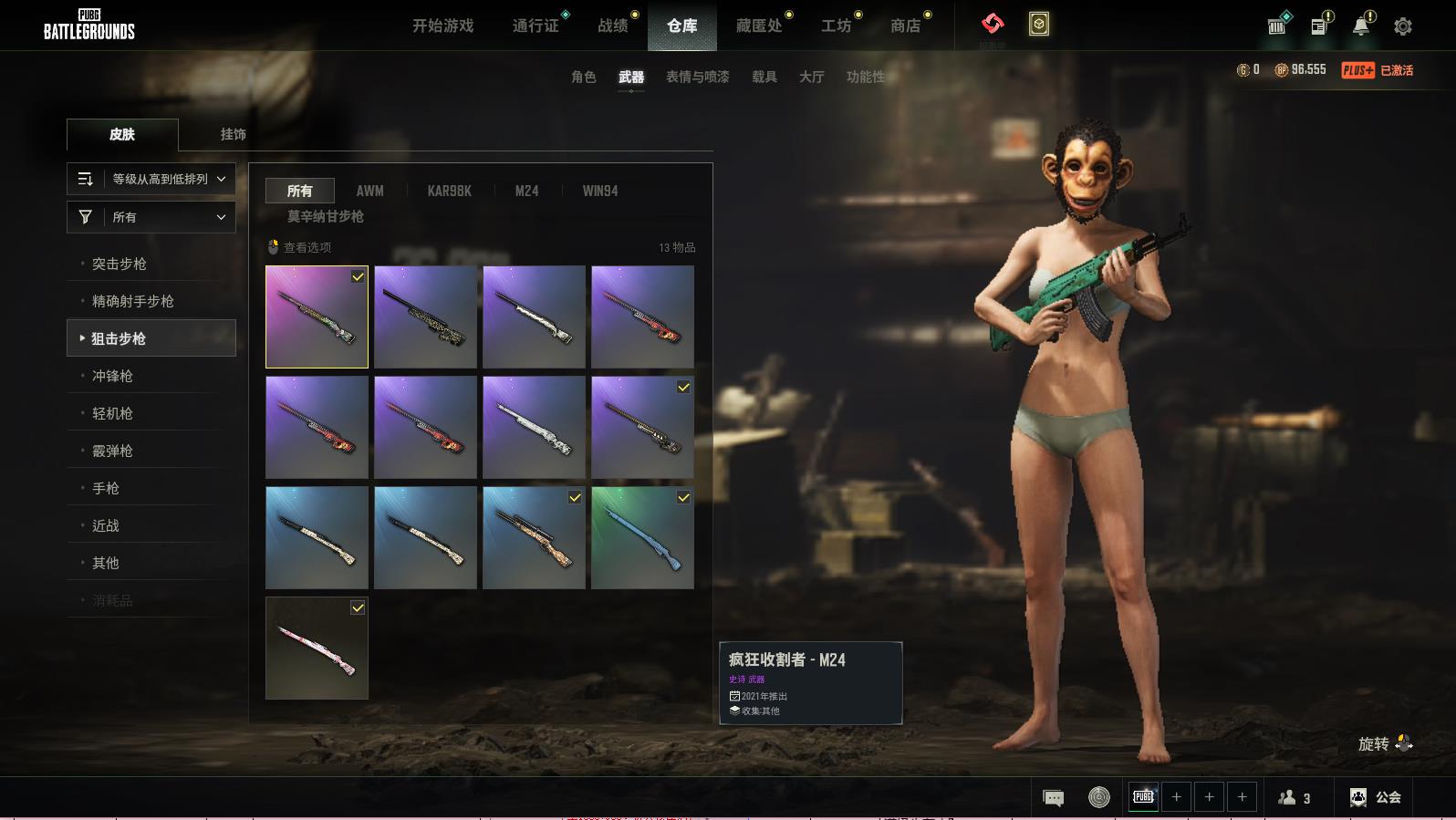Pick the blue rifle on green background
This screenshot has height=820, width=1456.
pyautogui.click(x=642, y=538)
